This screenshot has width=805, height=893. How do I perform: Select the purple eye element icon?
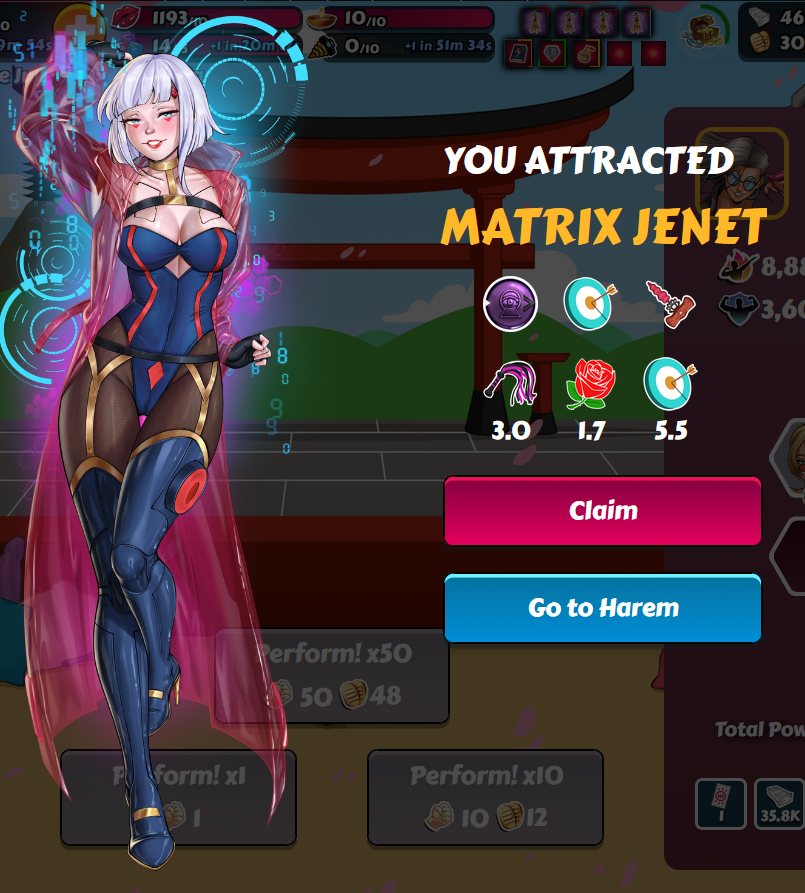coord(511,303)
